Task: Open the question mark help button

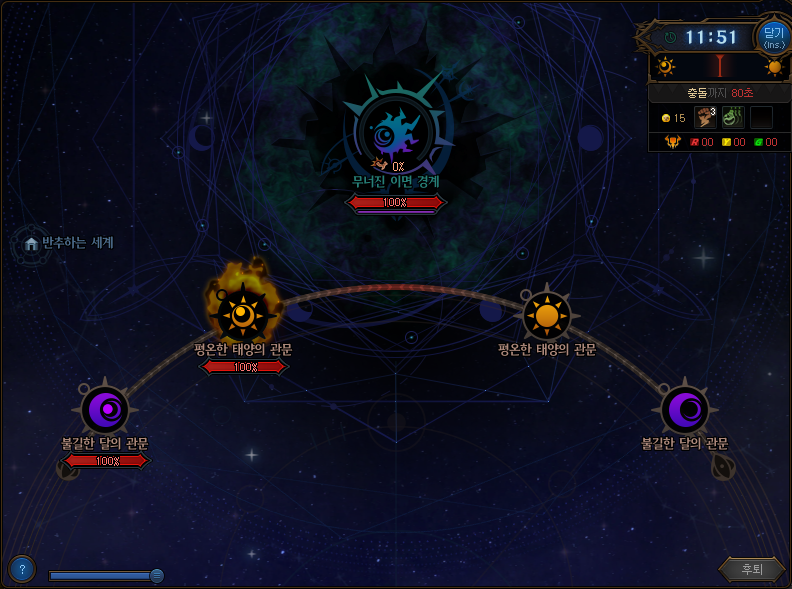Action: coord(21,569)
